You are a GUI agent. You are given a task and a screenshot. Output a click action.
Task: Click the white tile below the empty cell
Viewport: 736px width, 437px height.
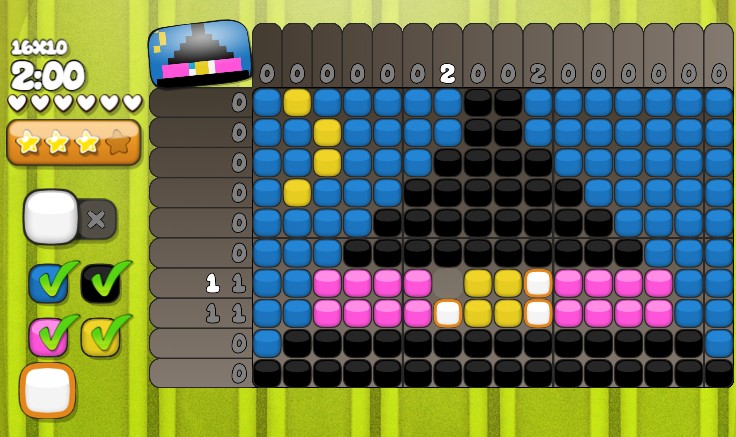[447, 313]
